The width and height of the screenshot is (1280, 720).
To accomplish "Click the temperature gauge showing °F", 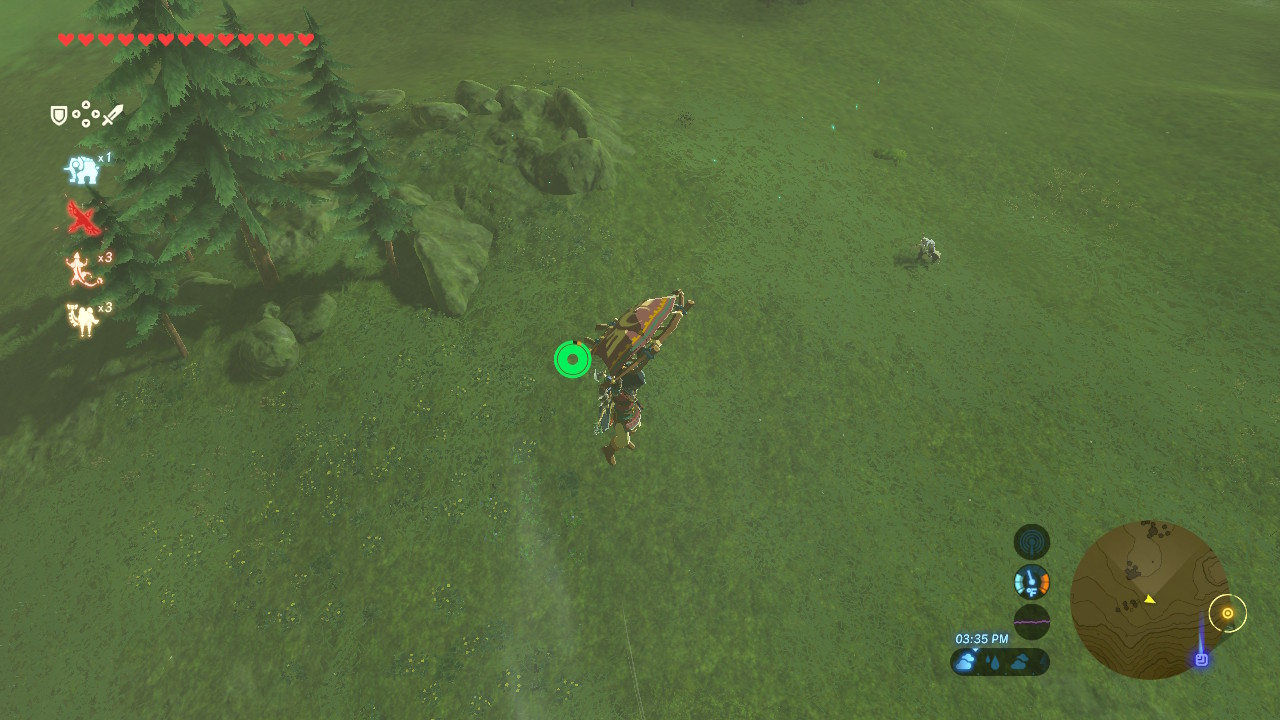I will [1030, 581].
